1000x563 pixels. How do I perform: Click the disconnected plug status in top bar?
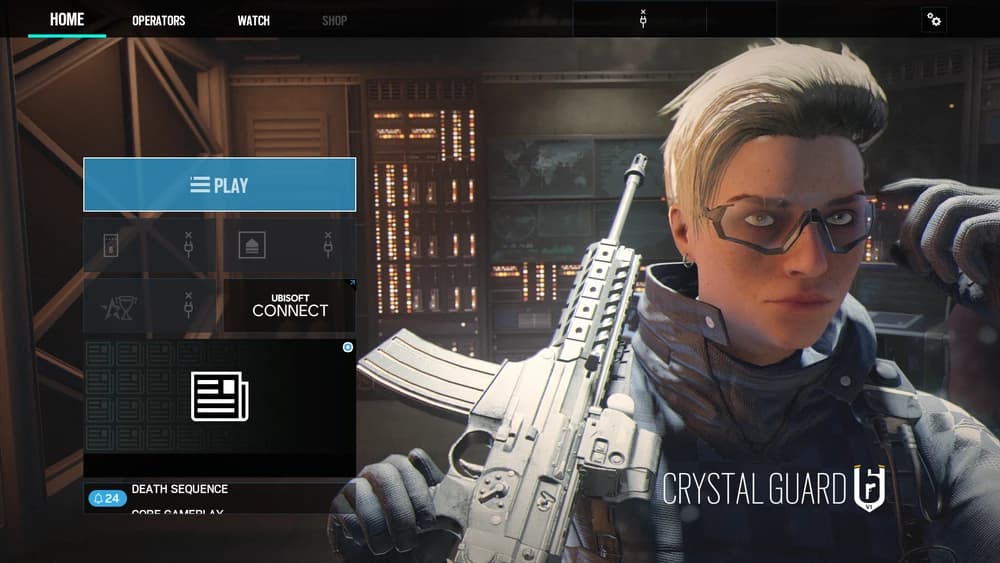(x=642, y=18)
